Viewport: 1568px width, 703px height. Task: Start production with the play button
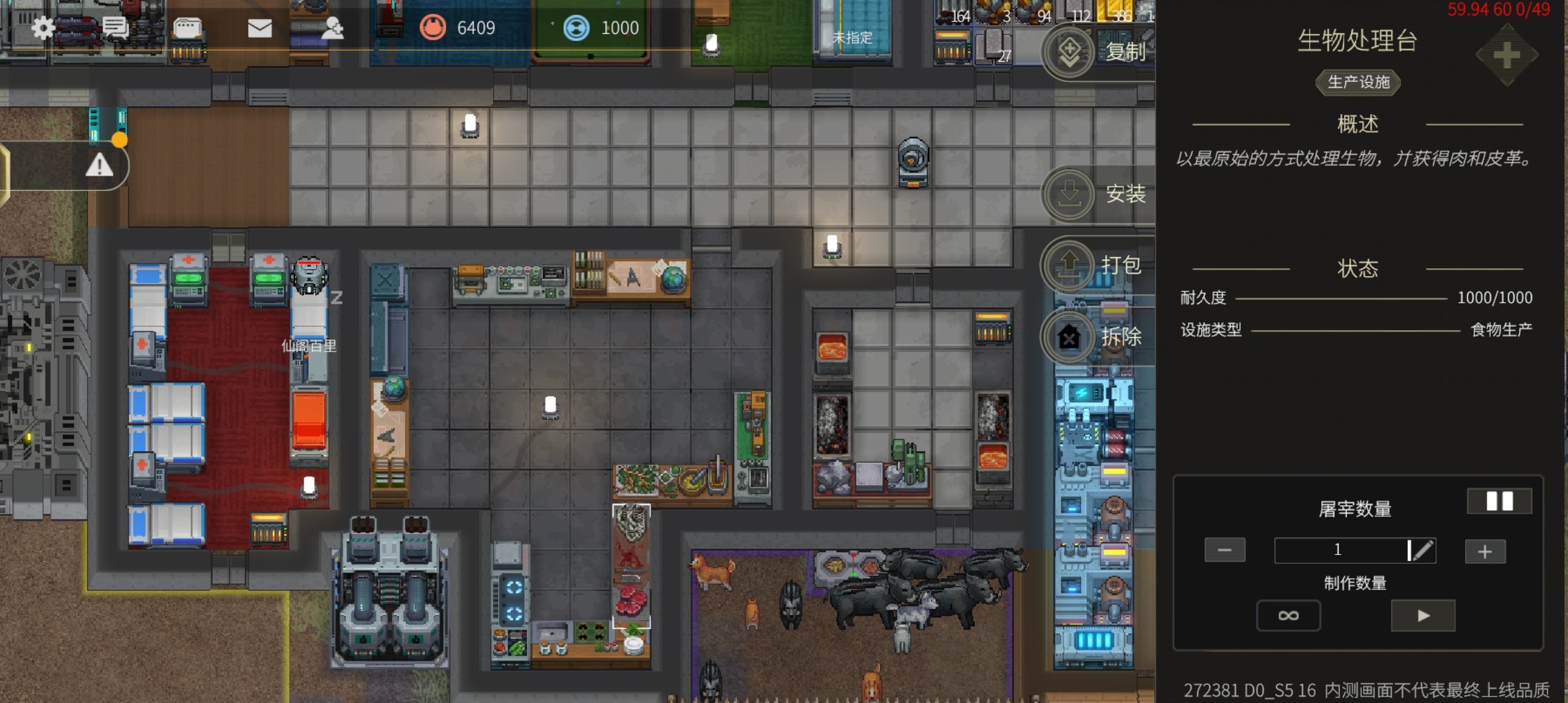click(x=1423, y=616)
